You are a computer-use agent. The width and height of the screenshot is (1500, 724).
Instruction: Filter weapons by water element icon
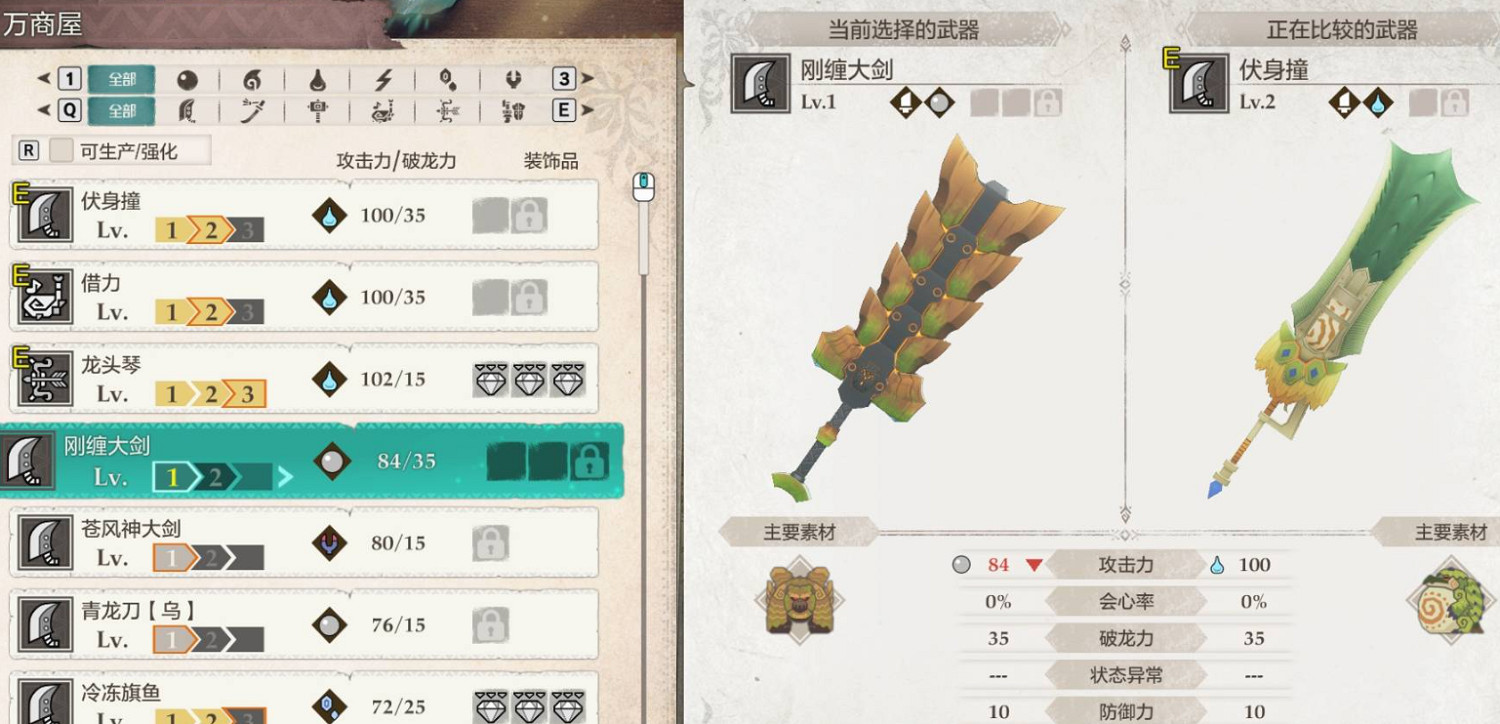click(x=318, y=79)
